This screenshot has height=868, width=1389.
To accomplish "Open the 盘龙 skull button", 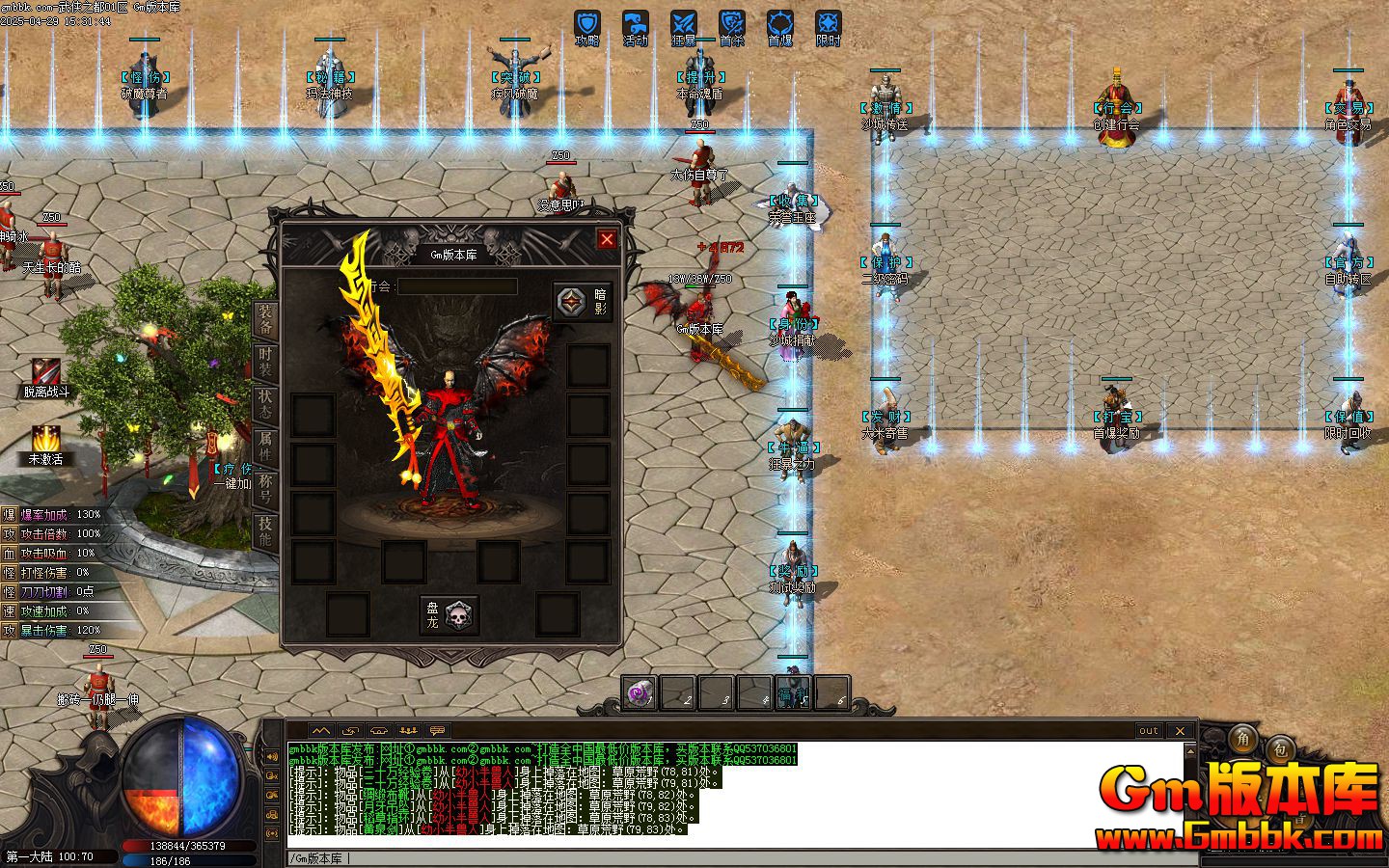I will 449,614.
